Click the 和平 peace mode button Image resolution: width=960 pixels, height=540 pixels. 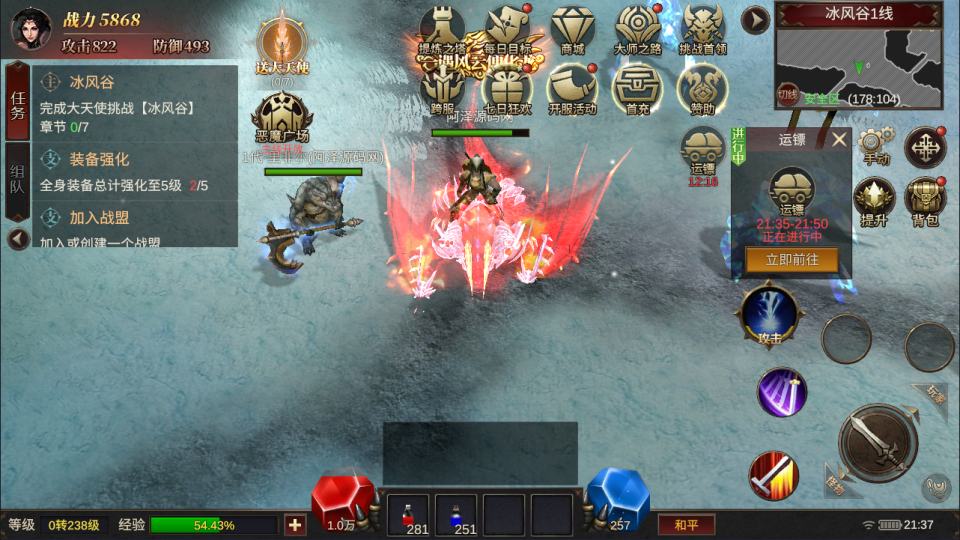click(685, 524)
